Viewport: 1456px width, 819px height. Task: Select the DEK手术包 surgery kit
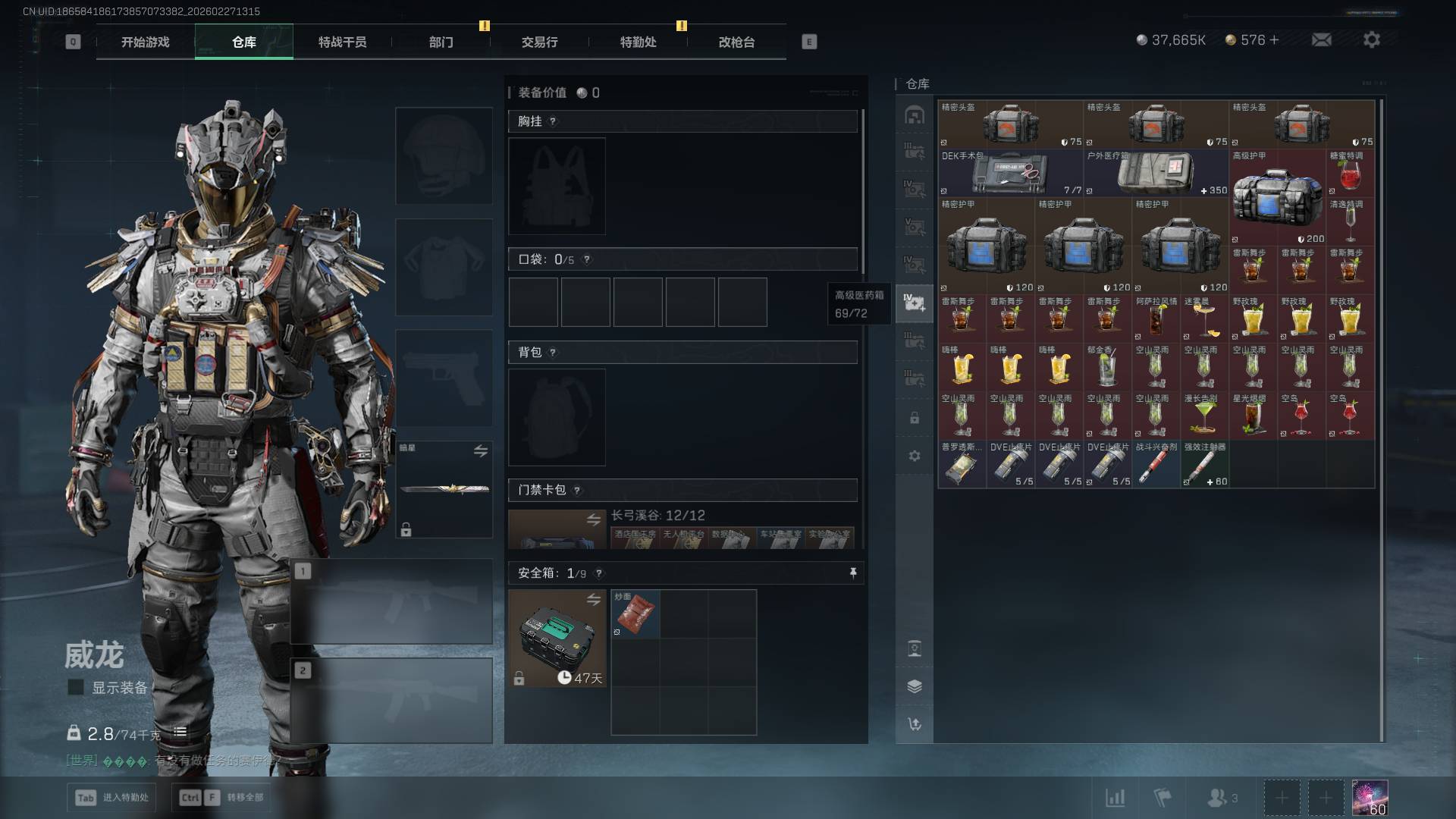pyautogui.click(x=1010, y=173)
